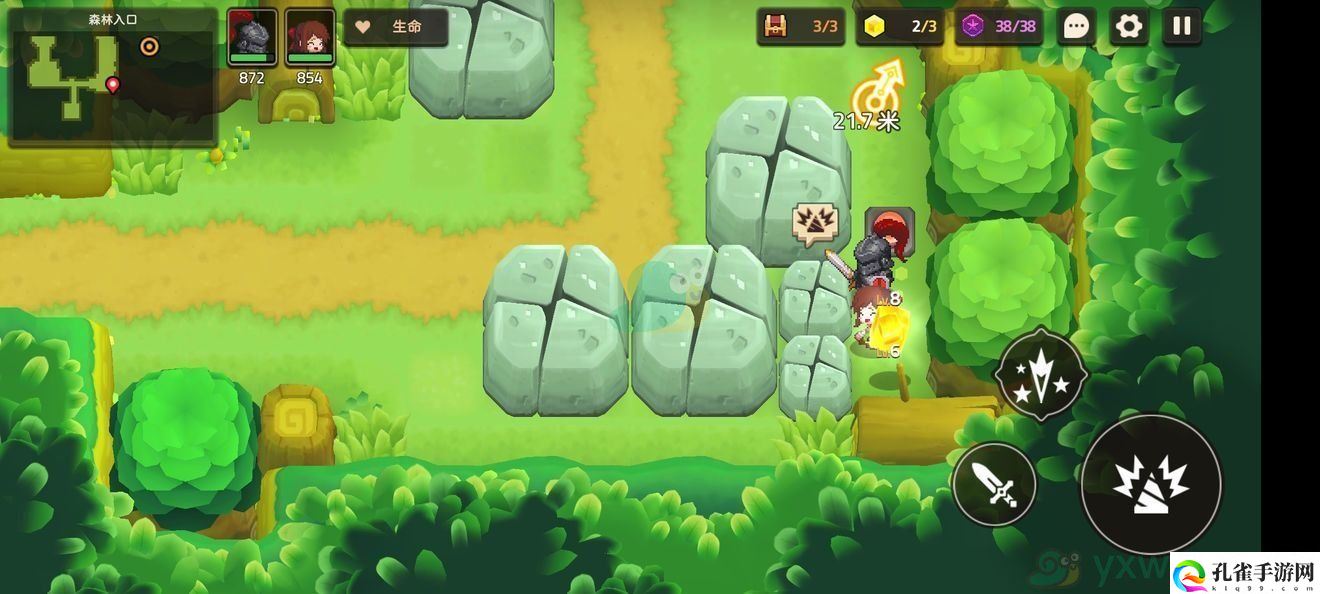Viewport: 1320px width, 594px height.
Task: Activate the large burst weapon skill button
Action: tap(1151, 484)
